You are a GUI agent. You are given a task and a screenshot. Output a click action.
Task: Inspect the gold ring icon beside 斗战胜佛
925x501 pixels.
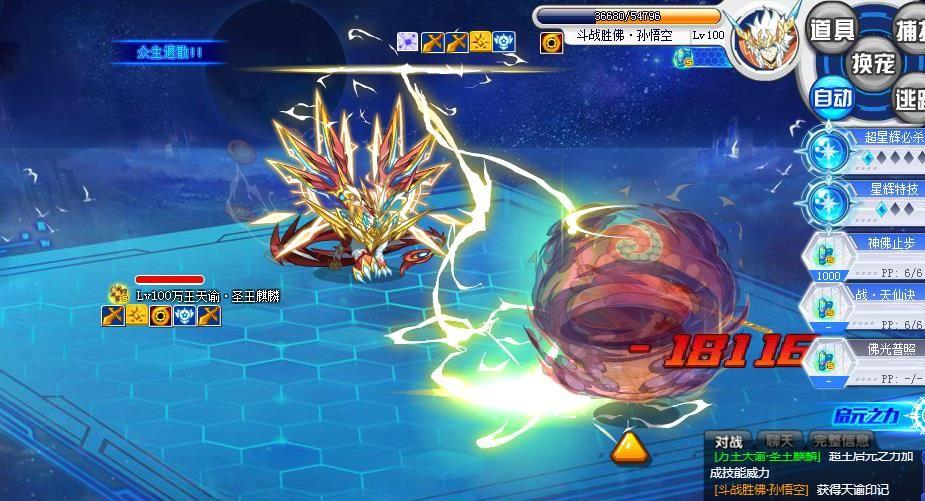551,42
